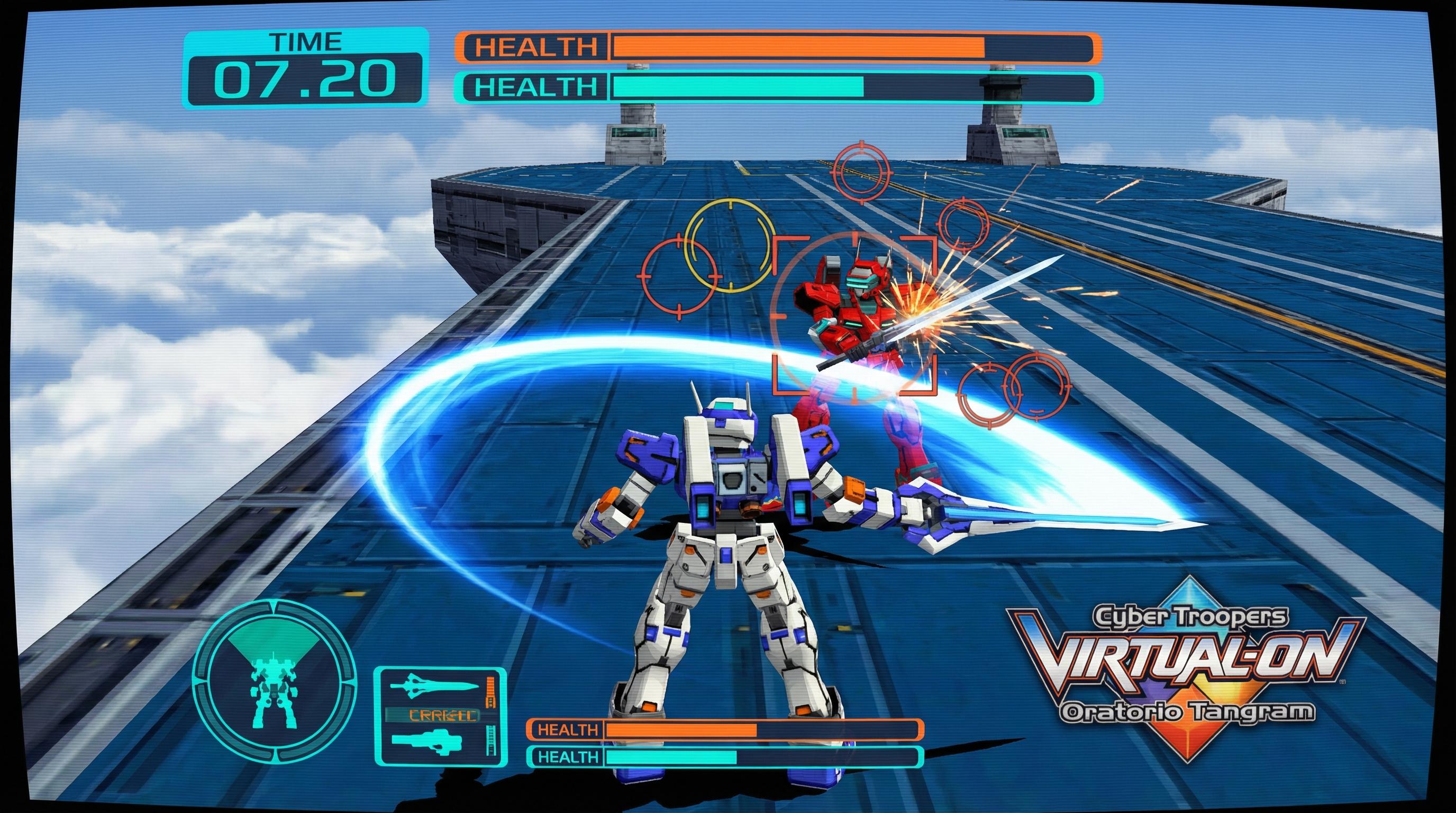Select the gun weapon icon
The height and width of the screenshot is (813, 1456).
click(x=428, y=740)
